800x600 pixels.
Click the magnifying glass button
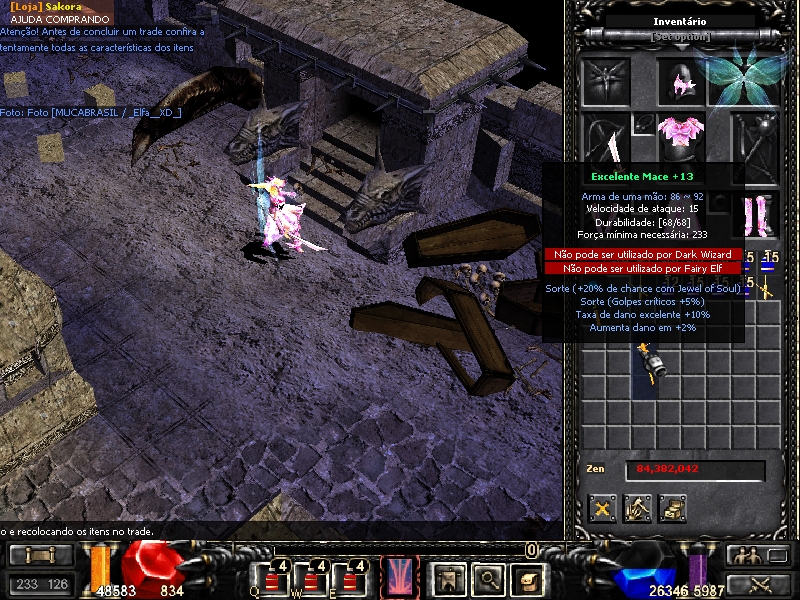[489, 577]
